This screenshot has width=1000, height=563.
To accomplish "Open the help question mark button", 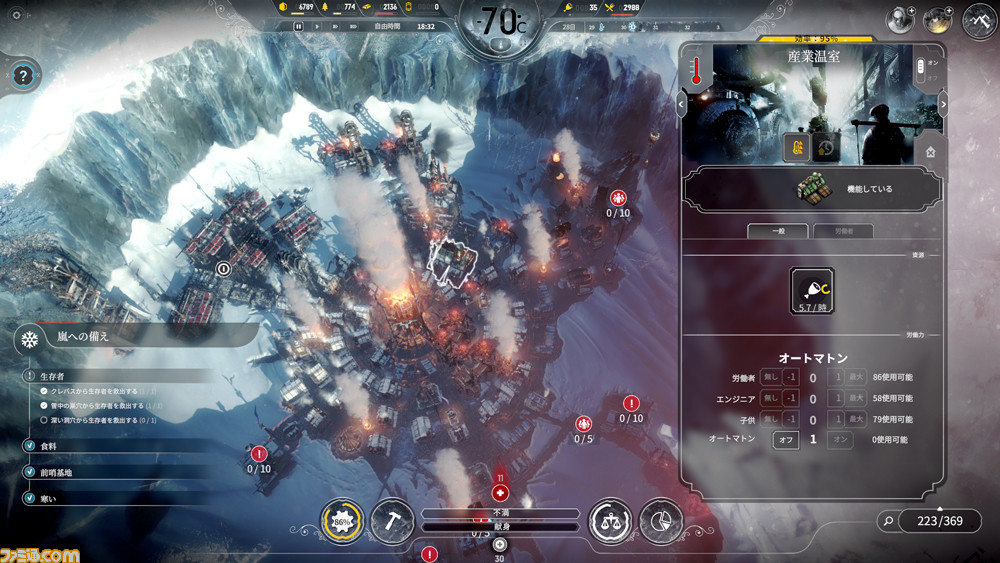I will coord(25,74).
